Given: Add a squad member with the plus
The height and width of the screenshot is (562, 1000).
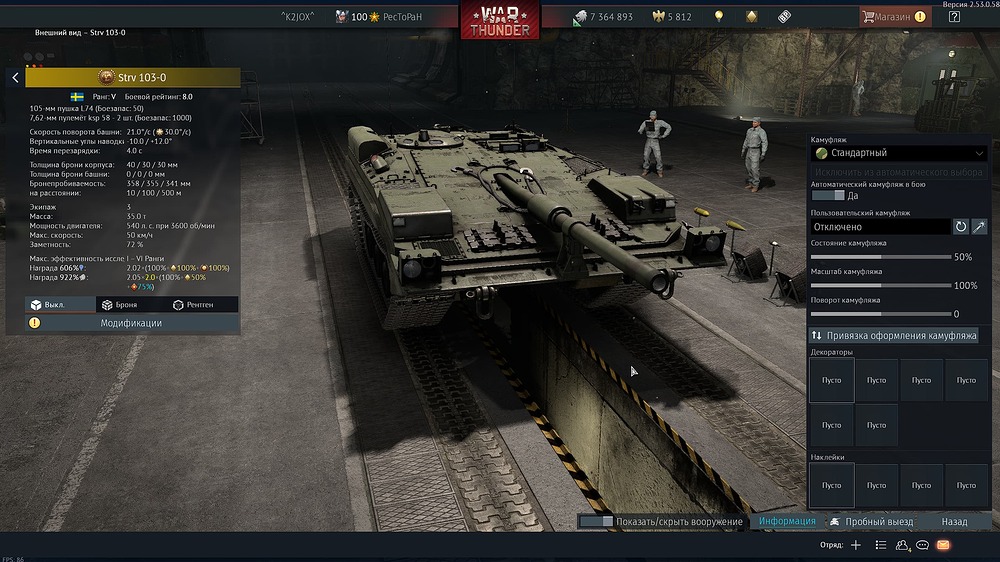Looking at the screenshot, I should coord(855,545).
